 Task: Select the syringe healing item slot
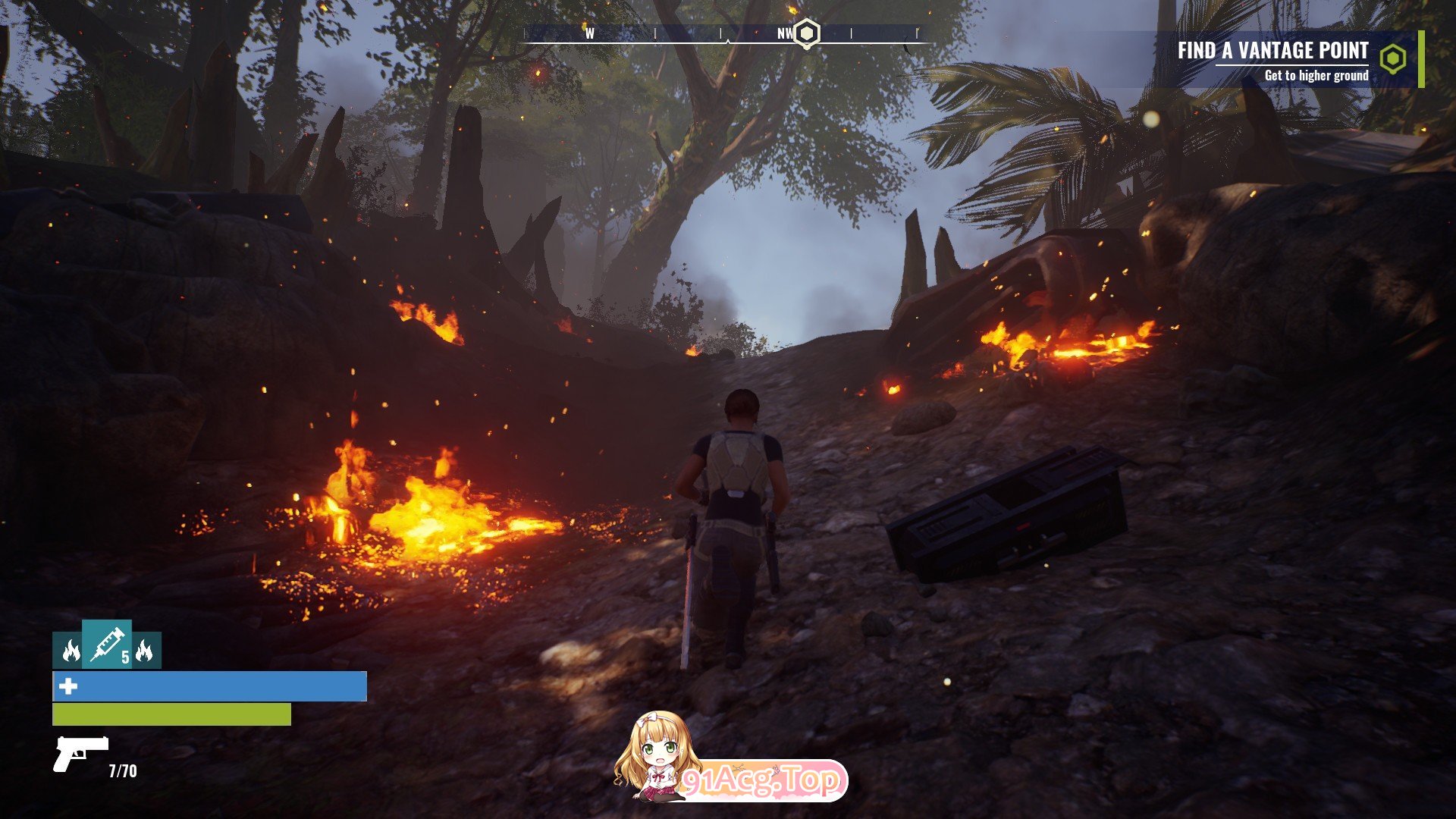(107, 644)
